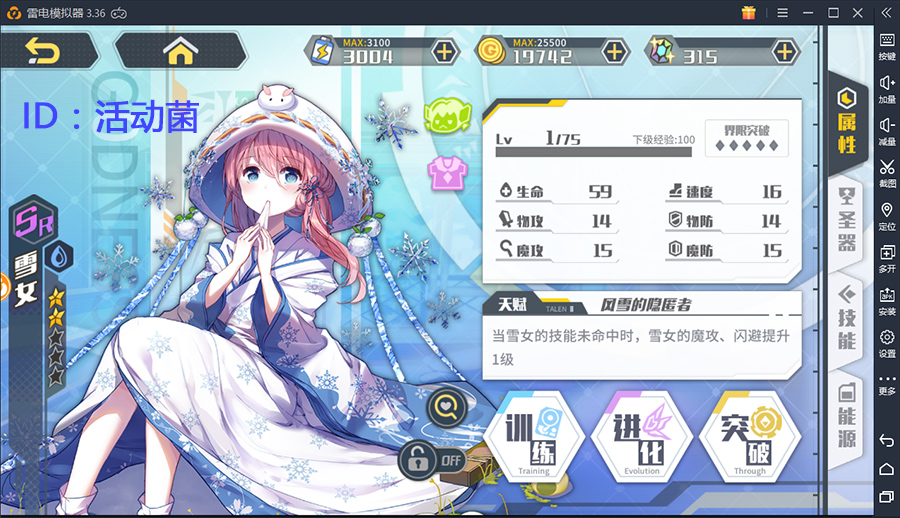Buy more gems with the plus button
This screenshot has height=518, width=900.
[x=785, y=51]
